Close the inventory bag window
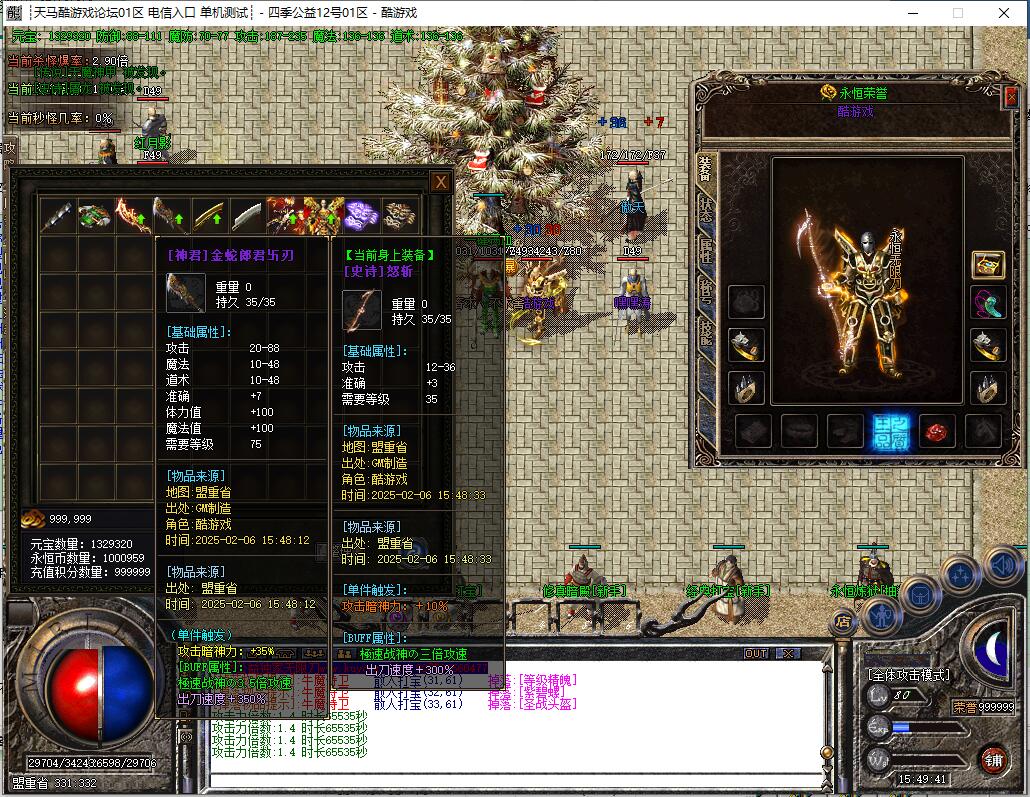Image resolution: width=1030 pixels, height=797 pixels. (440, 181)
